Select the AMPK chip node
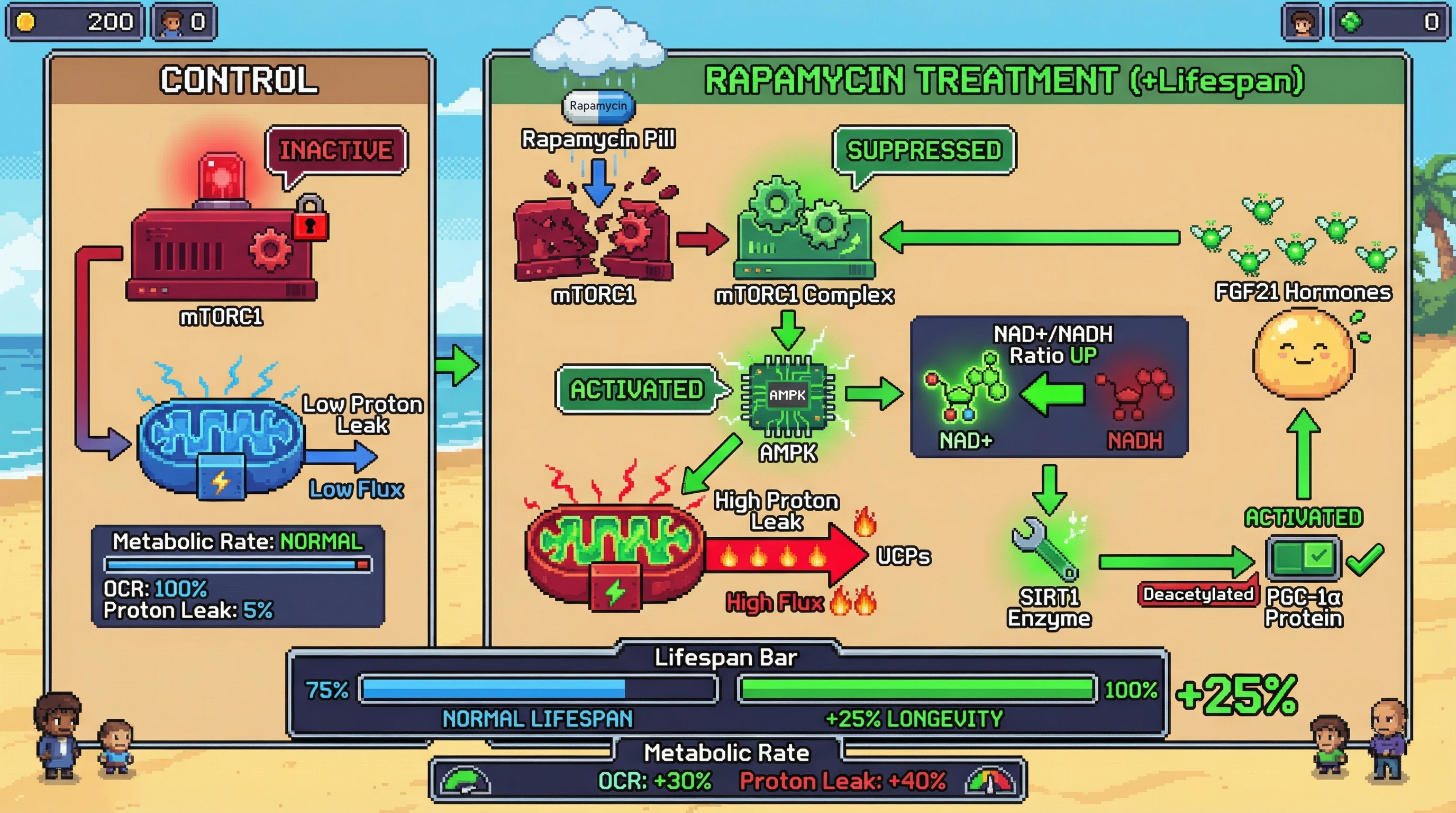The image size is (1456, 813). click(787, 396)
